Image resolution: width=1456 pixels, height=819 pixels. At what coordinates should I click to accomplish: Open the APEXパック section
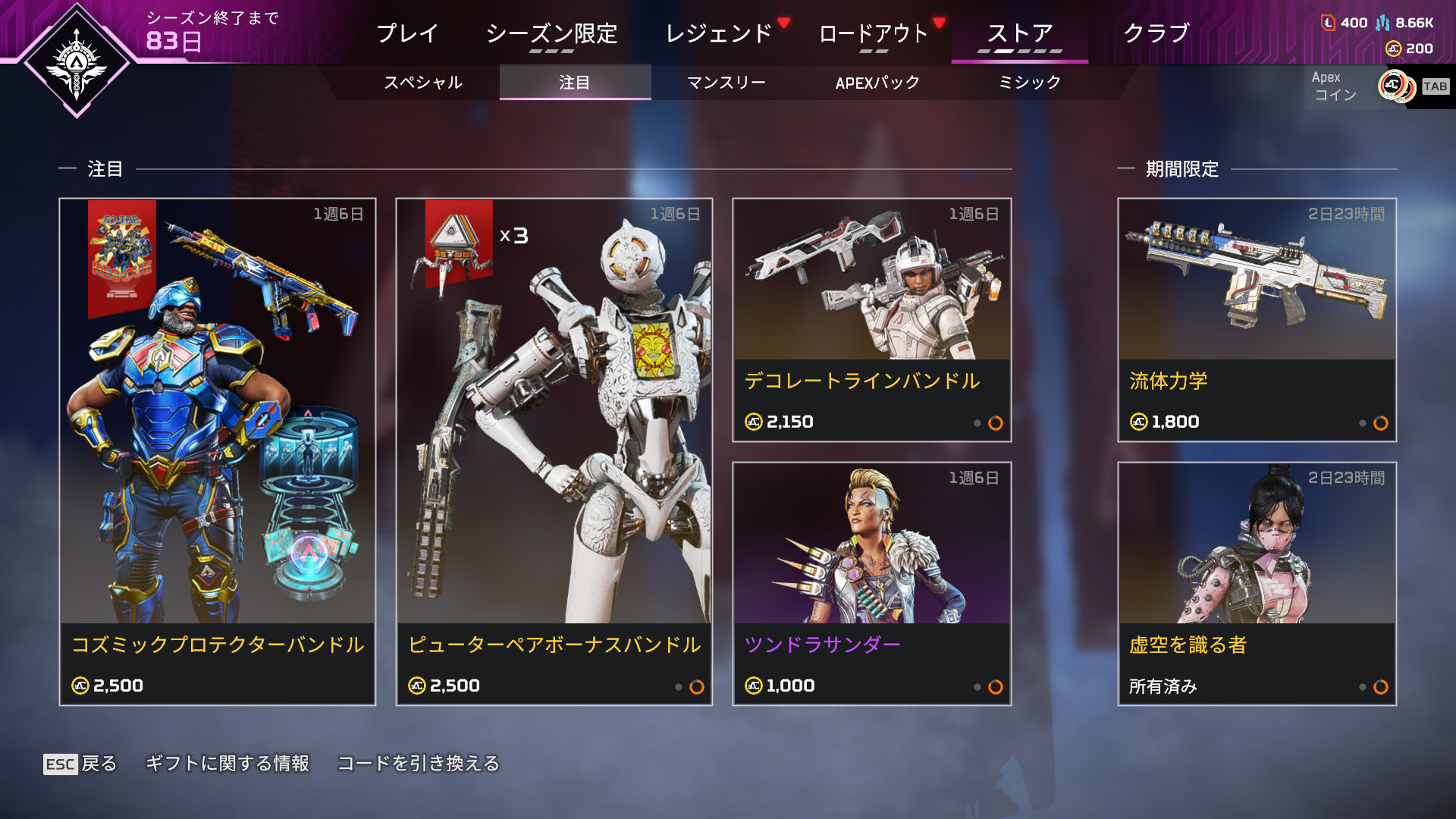(x=877, y=83)
